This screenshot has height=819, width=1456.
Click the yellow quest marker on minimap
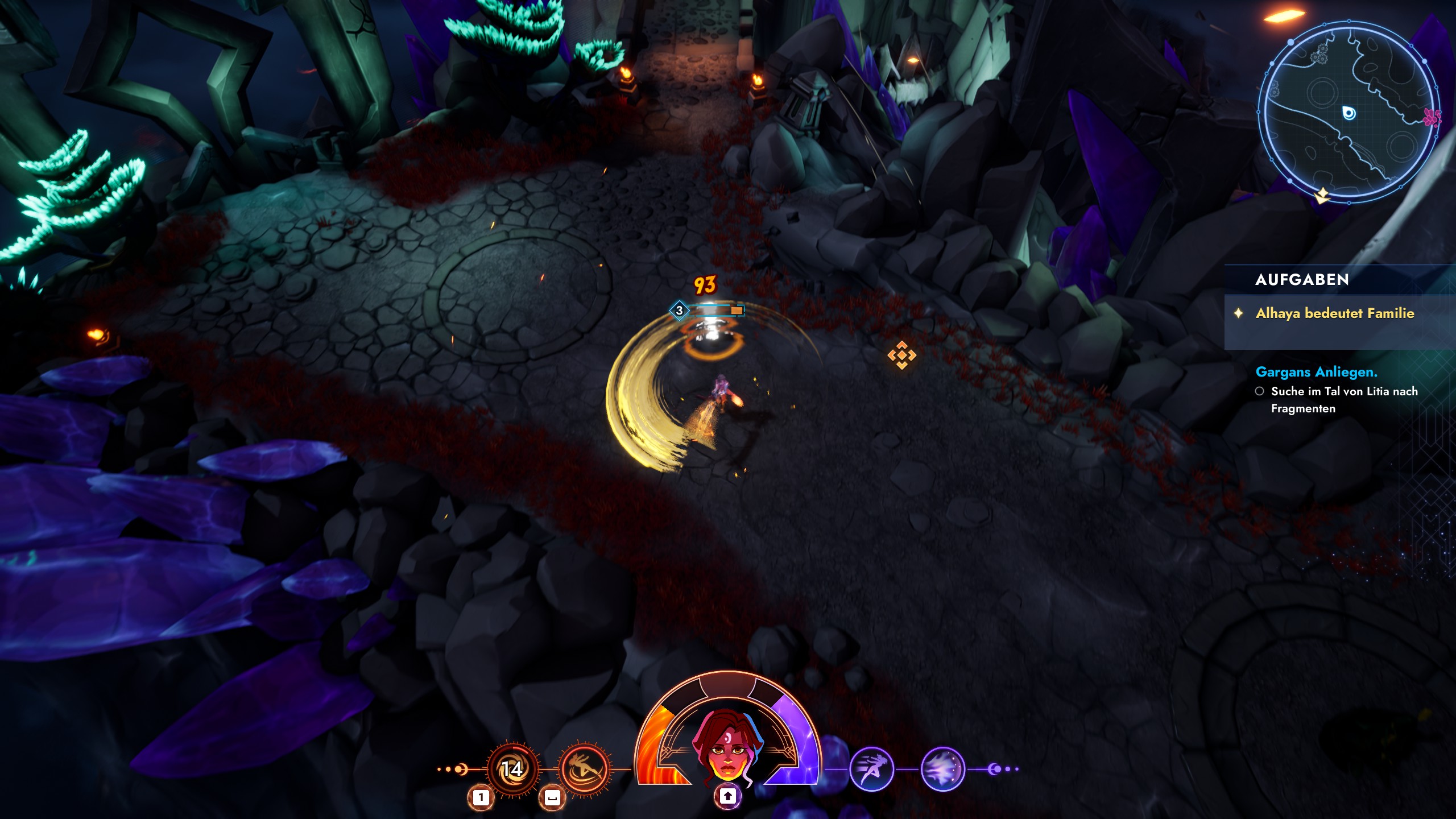(1322, 196)
